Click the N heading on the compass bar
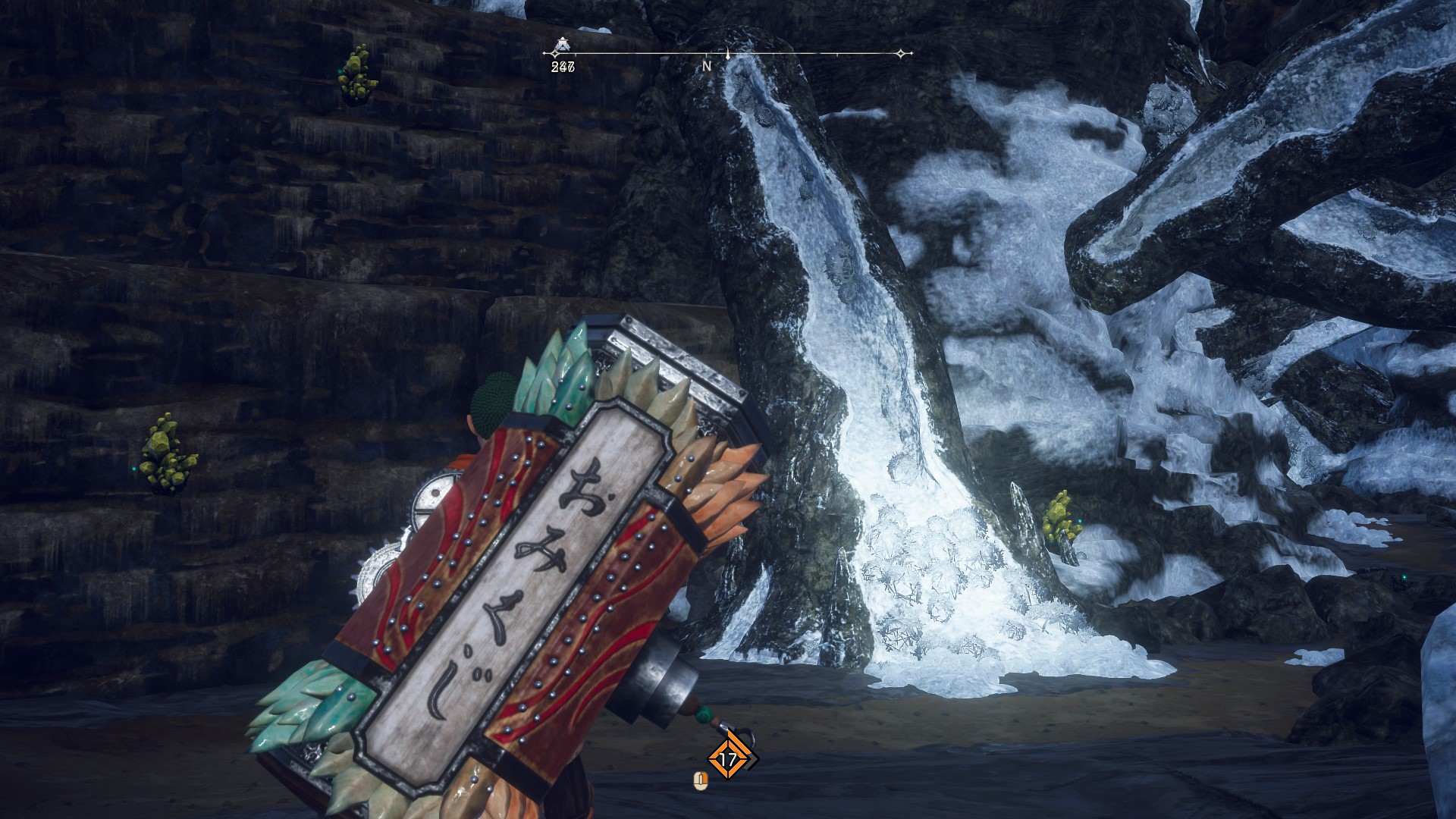This screenshot has width=1456, height=819. [707, 67]
